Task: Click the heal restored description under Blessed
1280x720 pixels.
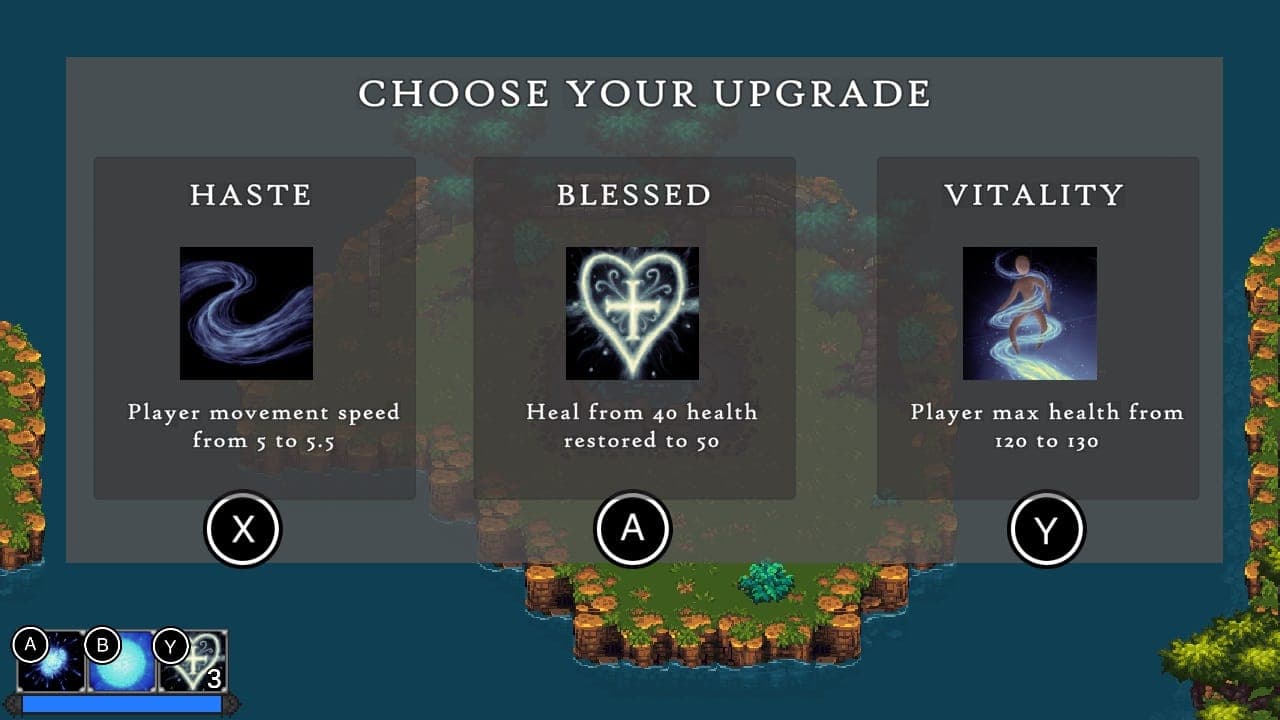Action: pyautogui.click(x=640, y=424)
